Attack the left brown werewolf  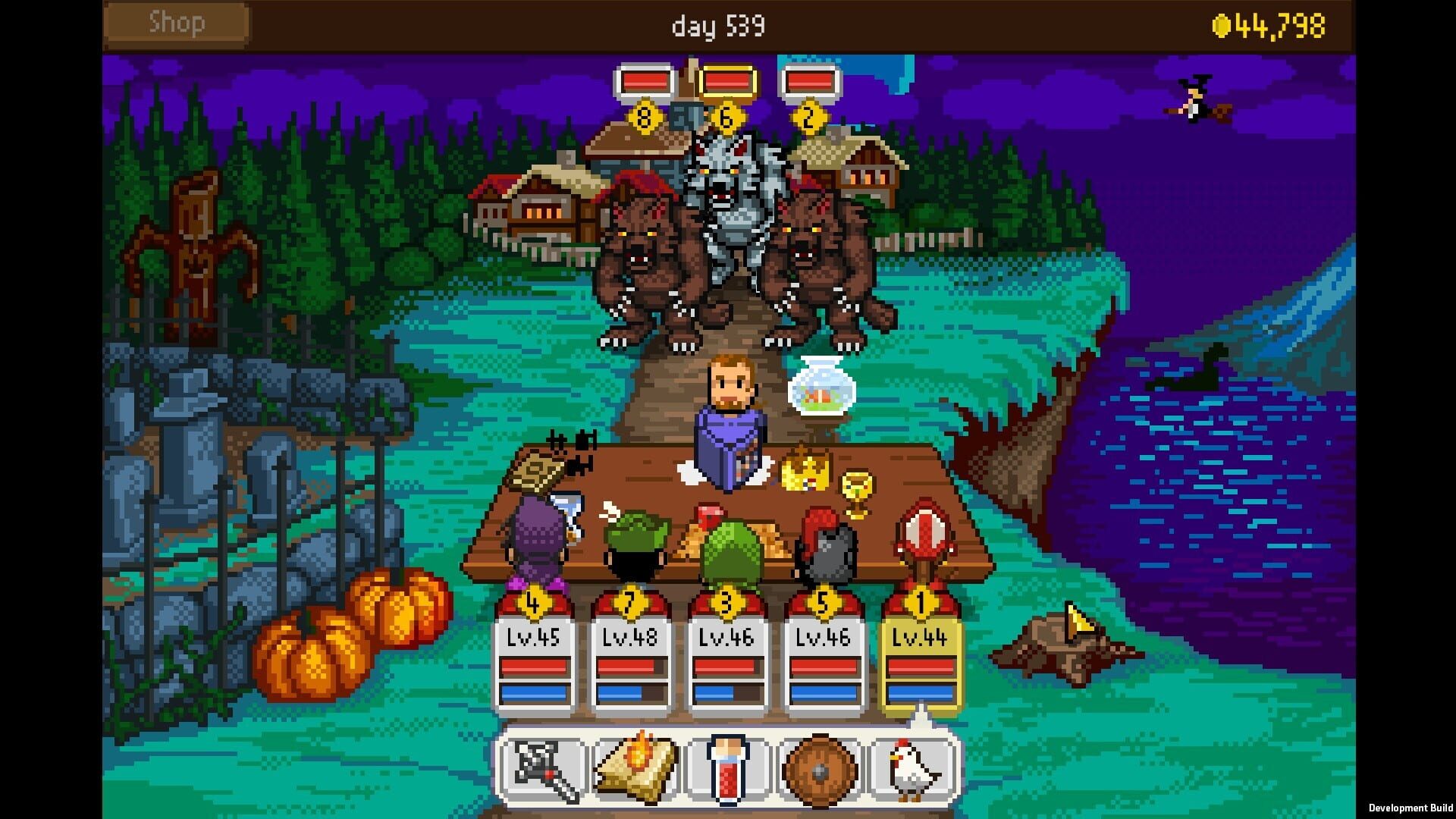click(x=645, y=258)
